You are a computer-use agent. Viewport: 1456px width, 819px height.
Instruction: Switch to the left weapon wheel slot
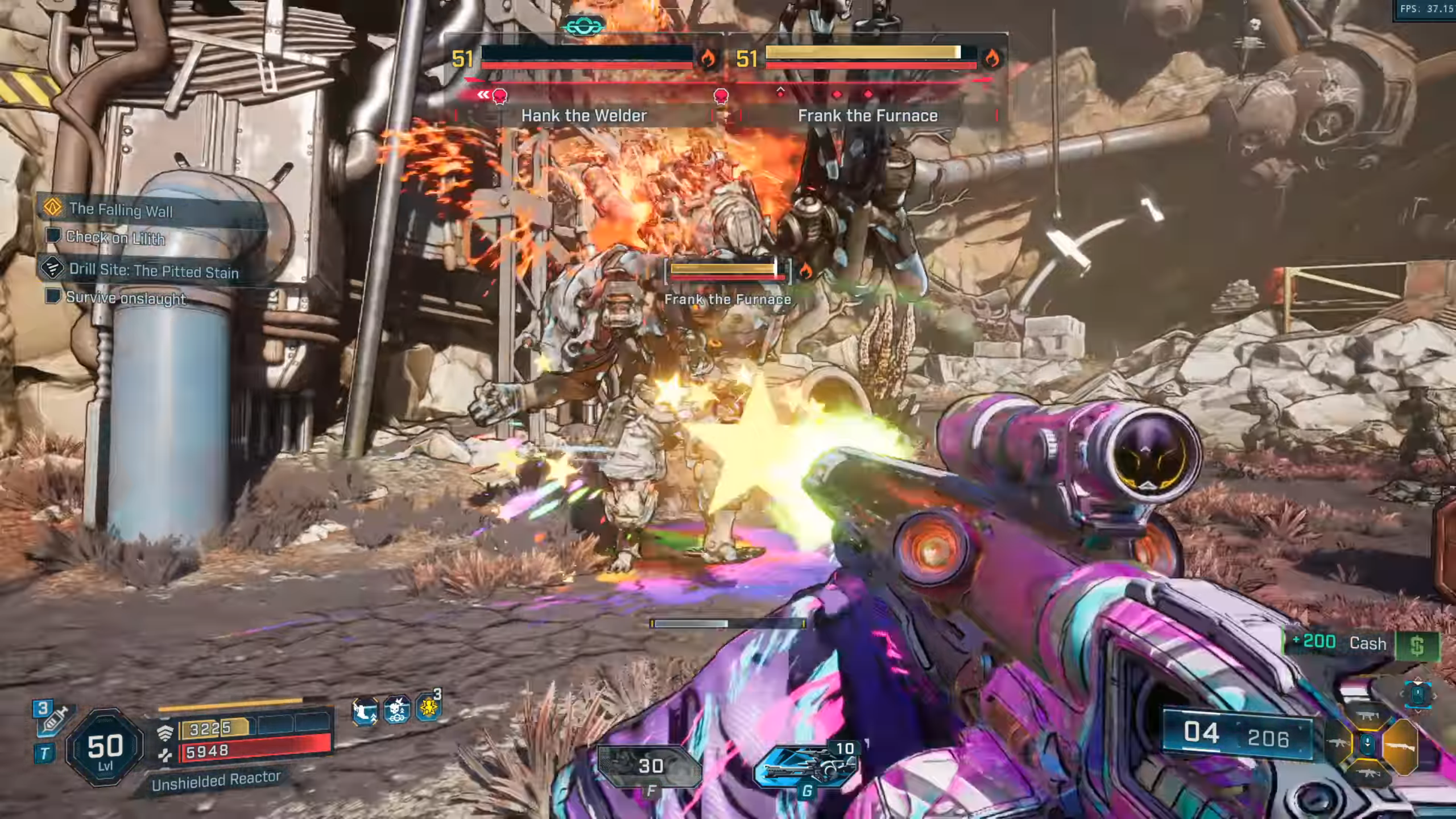[x=1338, y=743]
